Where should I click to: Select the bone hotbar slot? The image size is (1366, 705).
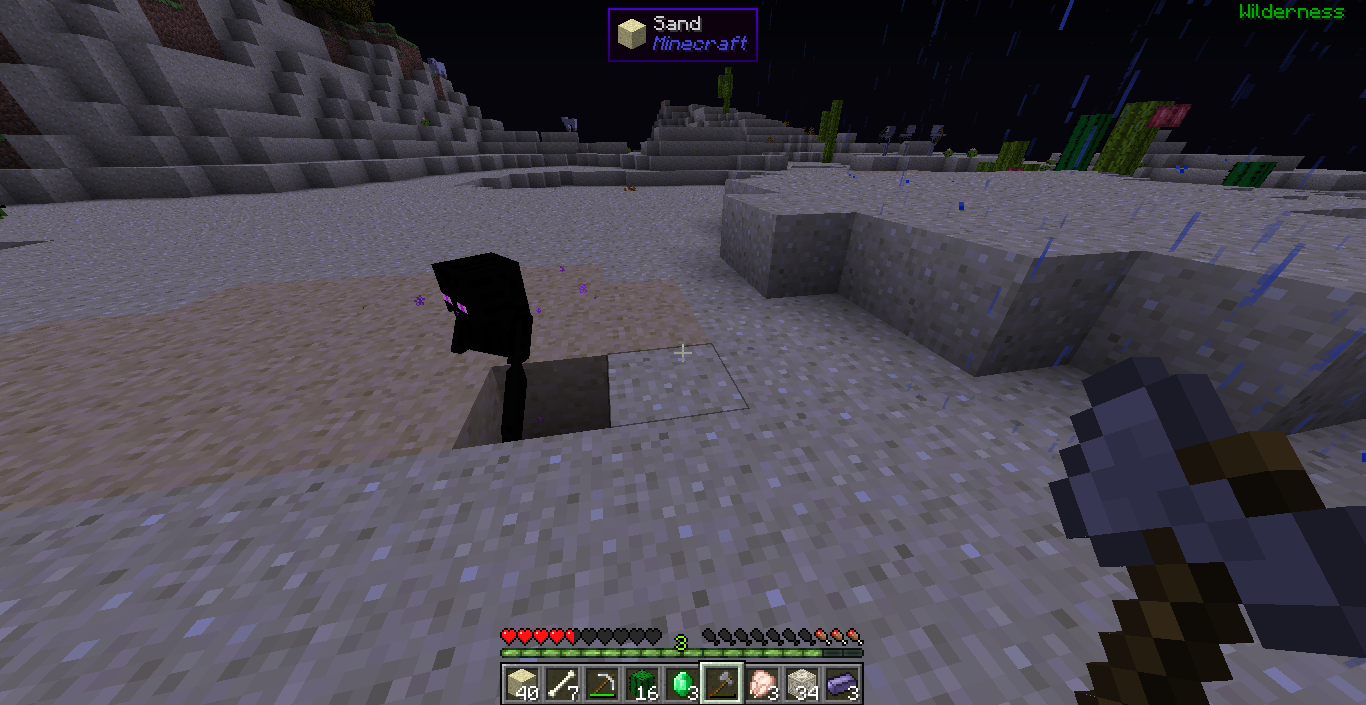(x=560, y=684)
